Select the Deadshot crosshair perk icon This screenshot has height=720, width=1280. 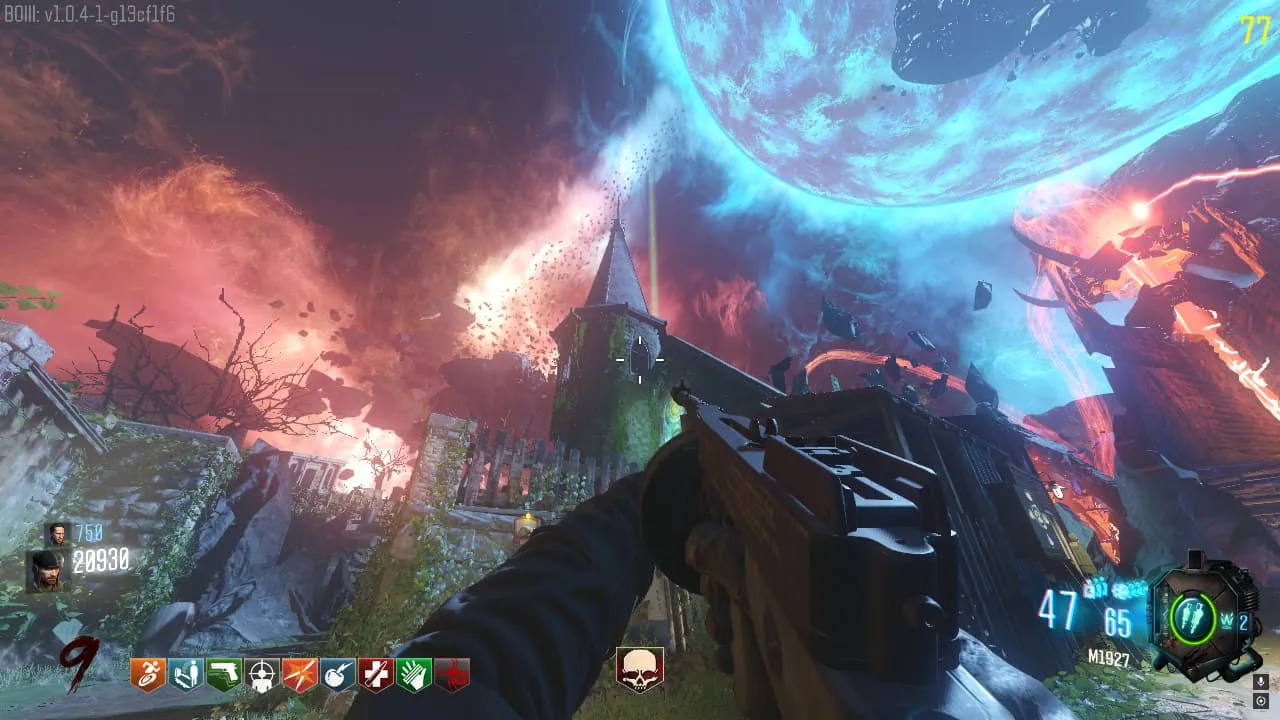pyautogui.click(x=261, y=676)
